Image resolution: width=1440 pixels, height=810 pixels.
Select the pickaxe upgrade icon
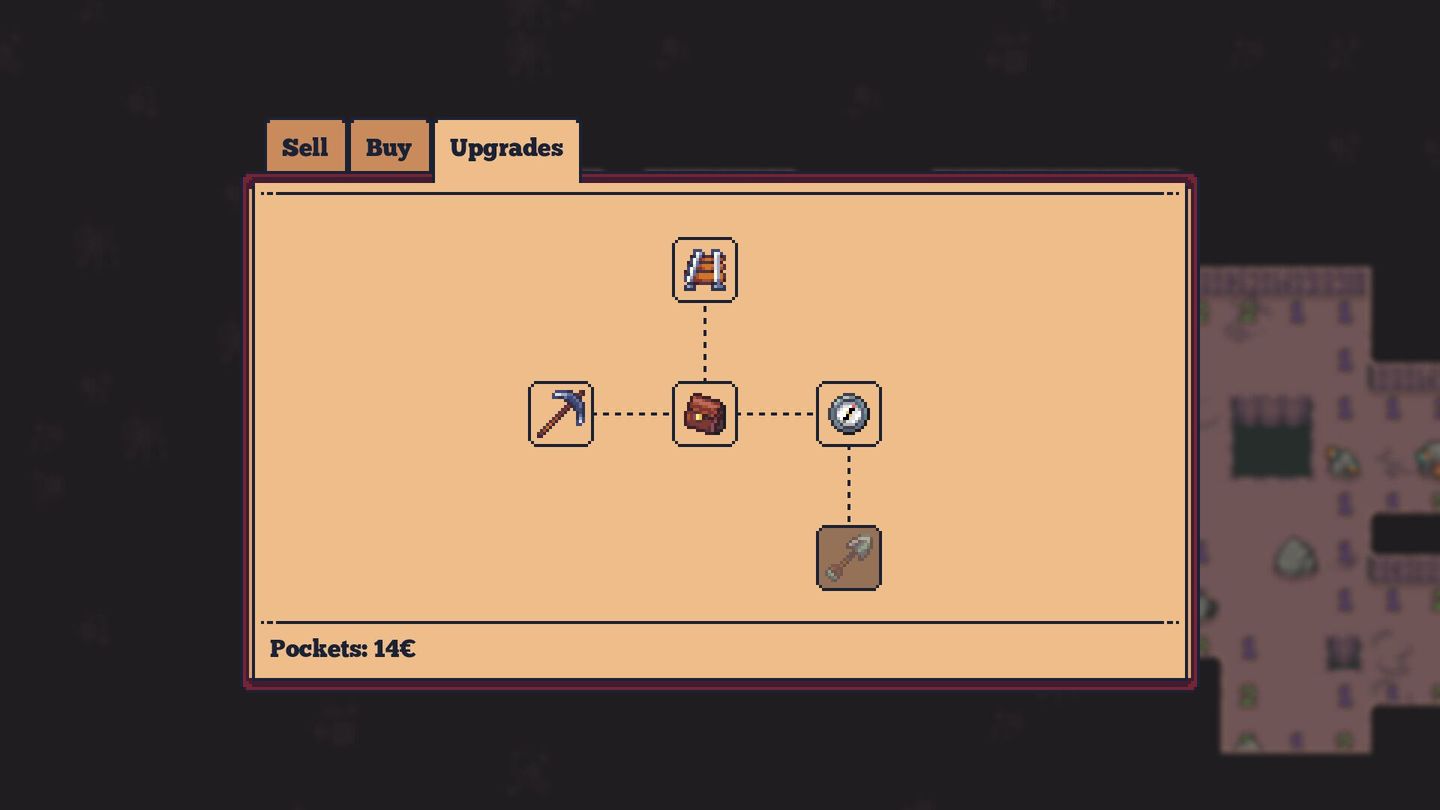click(560, 414)
